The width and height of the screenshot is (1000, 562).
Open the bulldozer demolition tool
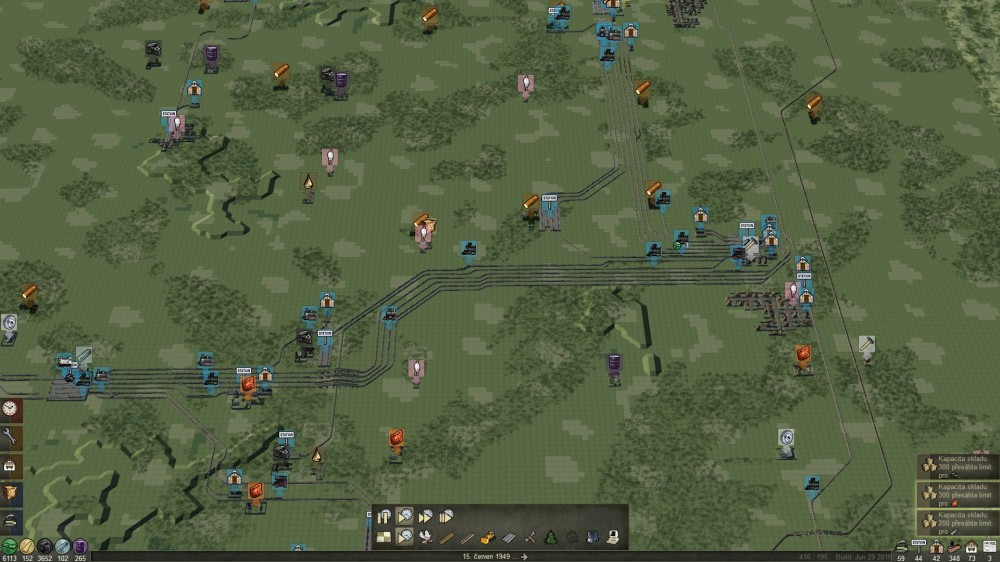(489, 537)
